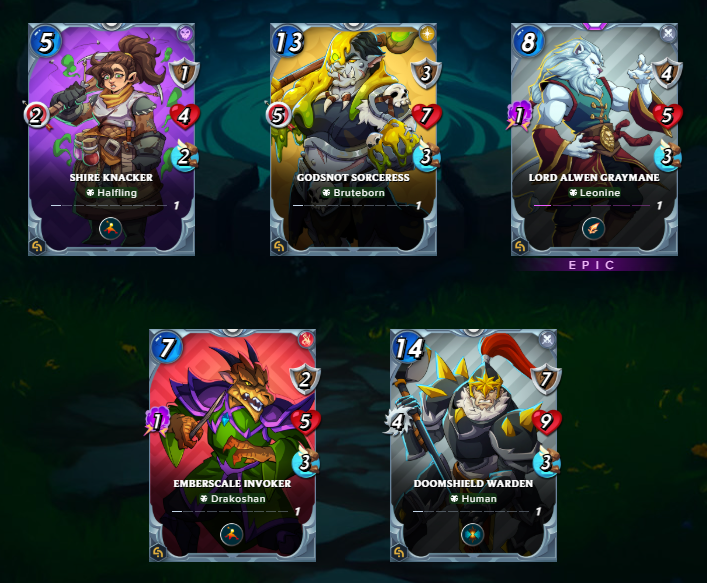The width and height of the screenshot is (707, 583).
Task: Click Shire Knacker's ability icon
Action: pyautogui.click(x=110, y=228)
